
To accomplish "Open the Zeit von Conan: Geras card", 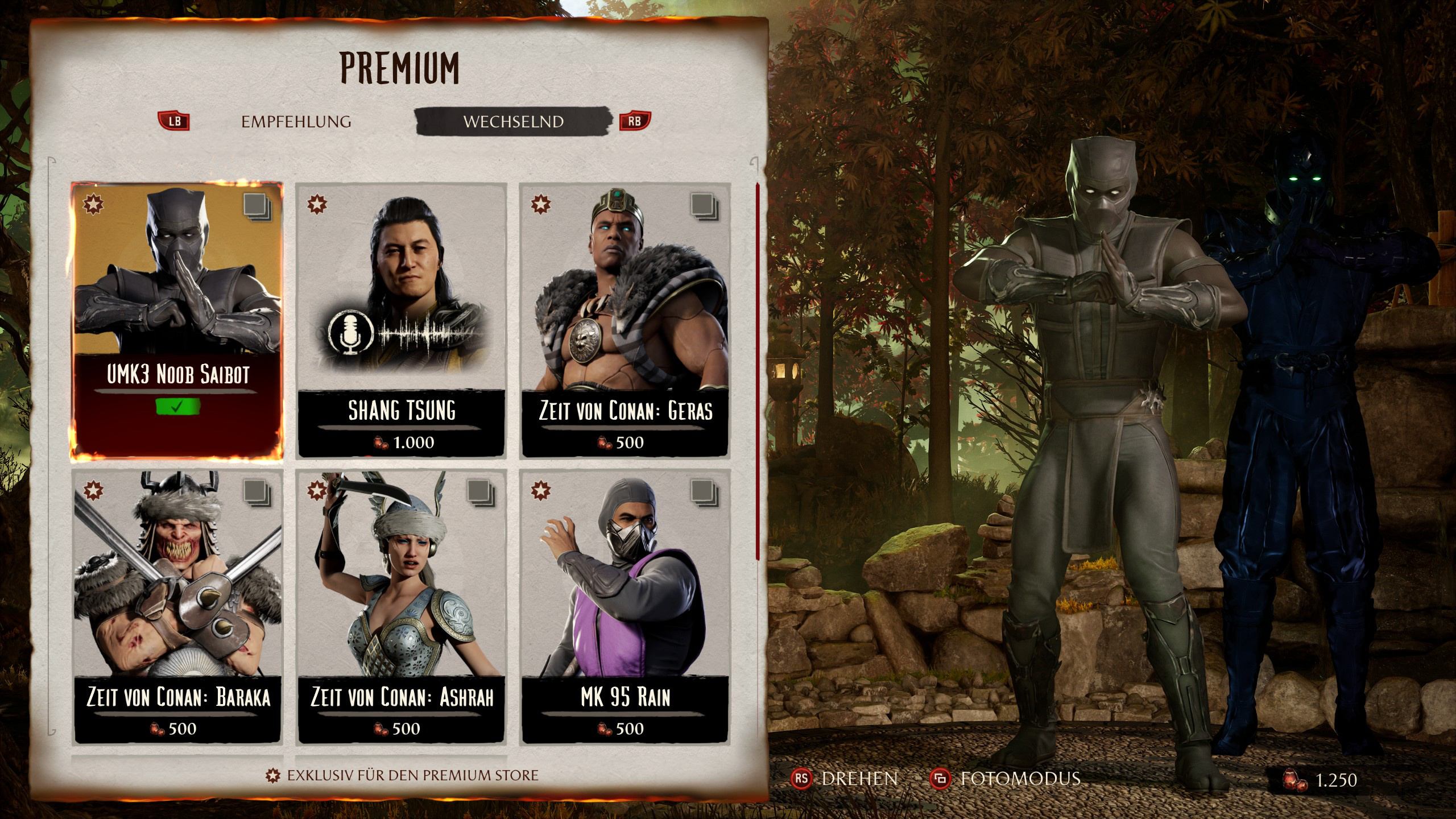I will (x=625, y=320).
